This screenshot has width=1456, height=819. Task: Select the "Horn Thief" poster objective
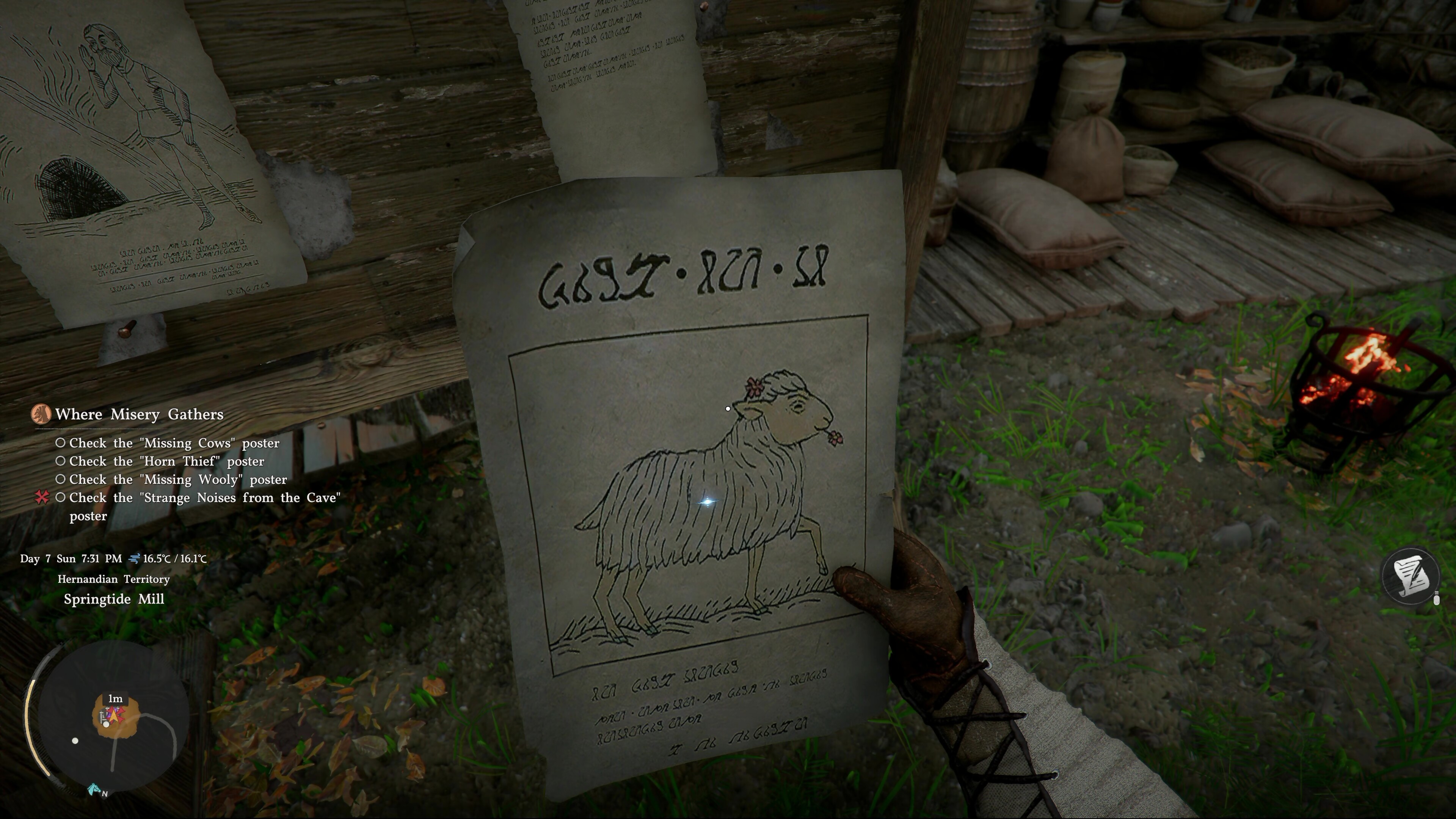coord(166,461)
